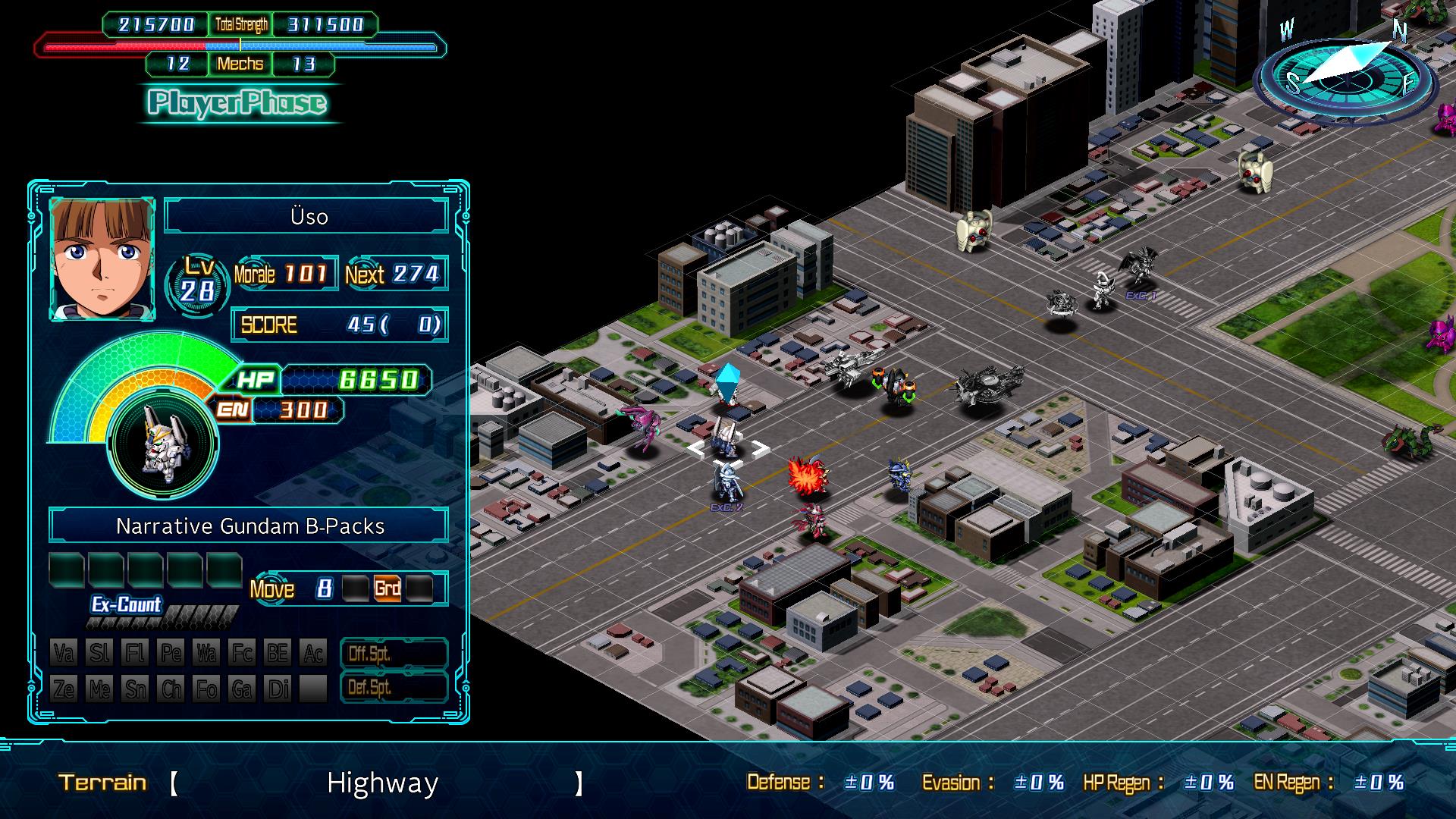Select the Mechs count tab in the header

click(240, 64)
